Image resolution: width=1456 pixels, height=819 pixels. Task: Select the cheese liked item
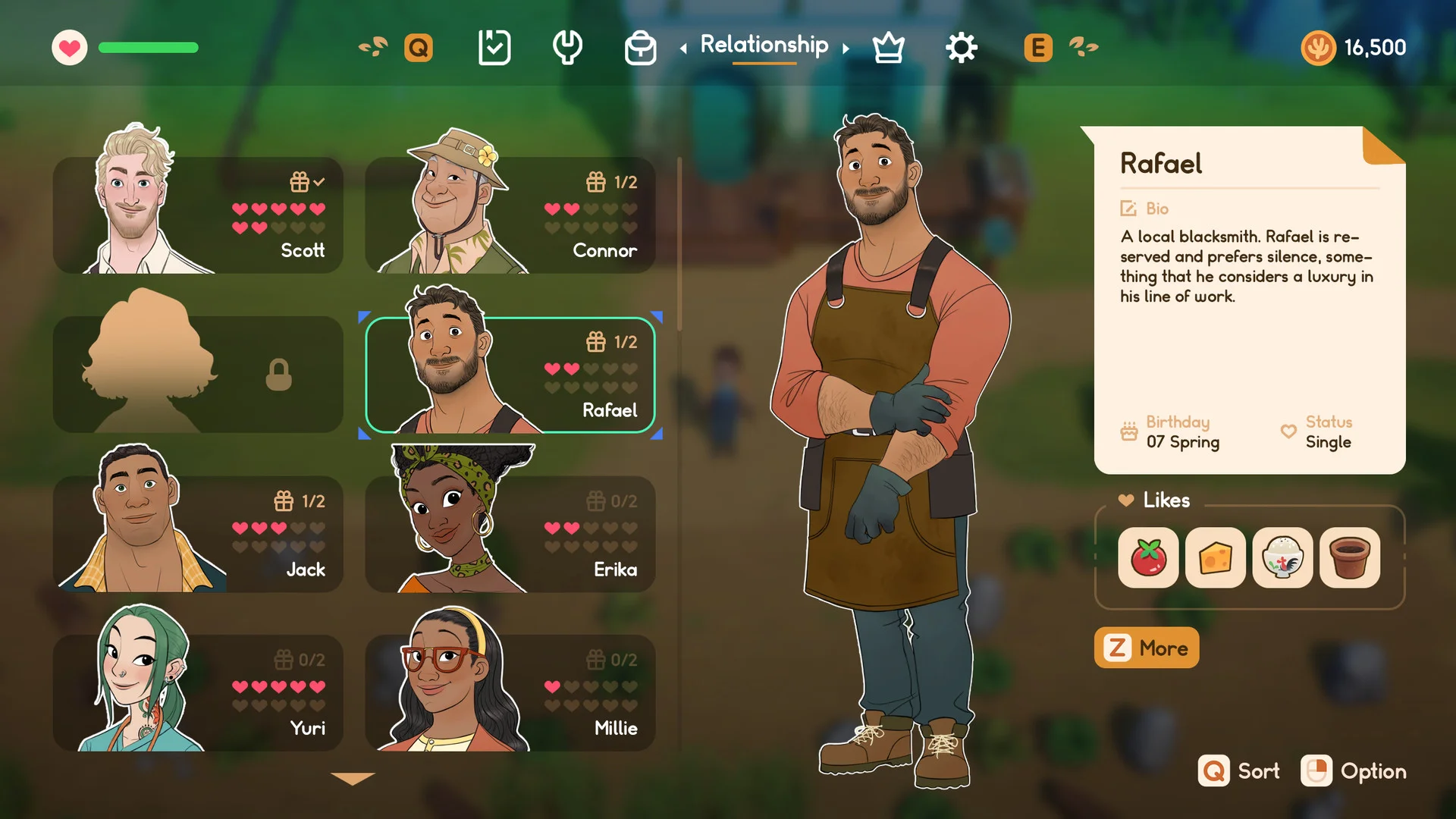1215,557
